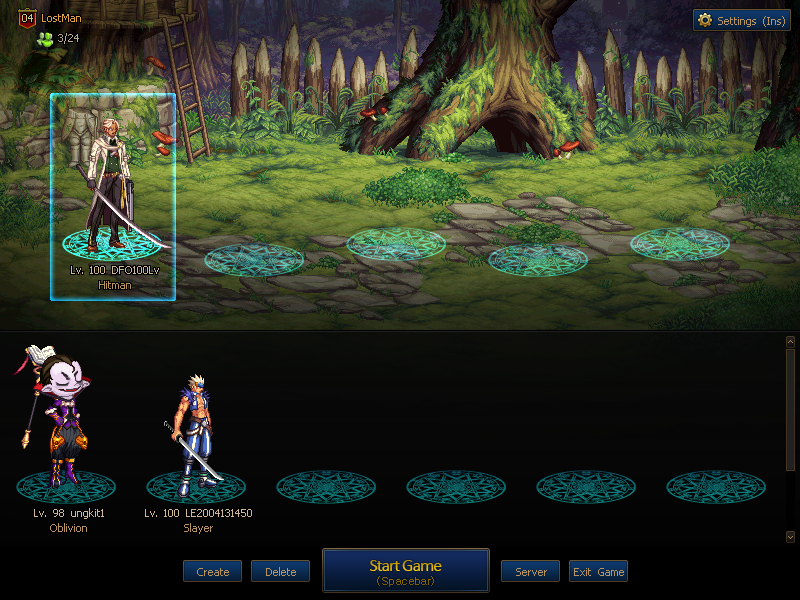
Task: Select the Lv. 100 Hitman character DFO100Lv
Action: (x=113, y=196)
